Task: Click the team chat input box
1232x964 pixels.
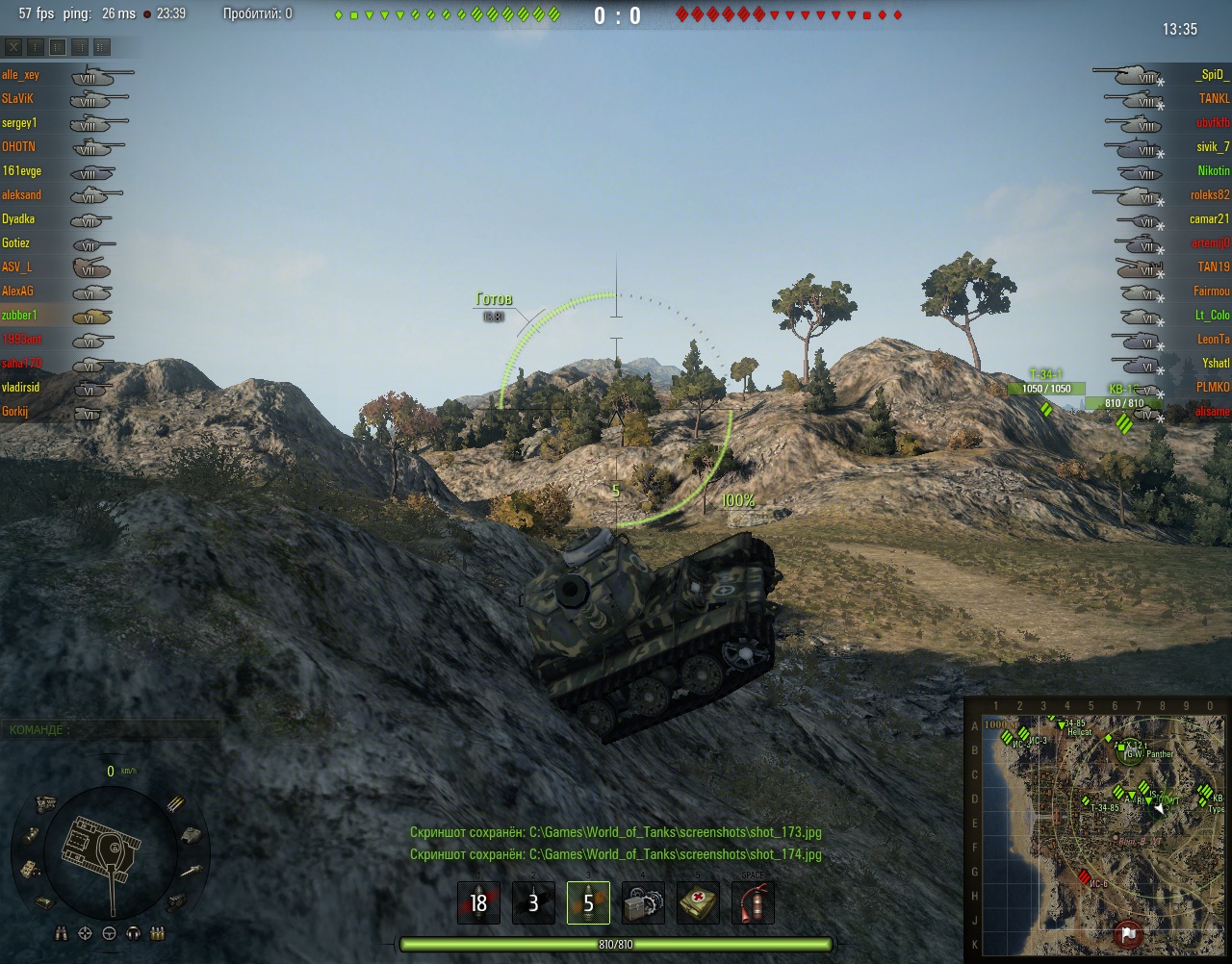Action: pyautogui.click(x=111, y=730)
